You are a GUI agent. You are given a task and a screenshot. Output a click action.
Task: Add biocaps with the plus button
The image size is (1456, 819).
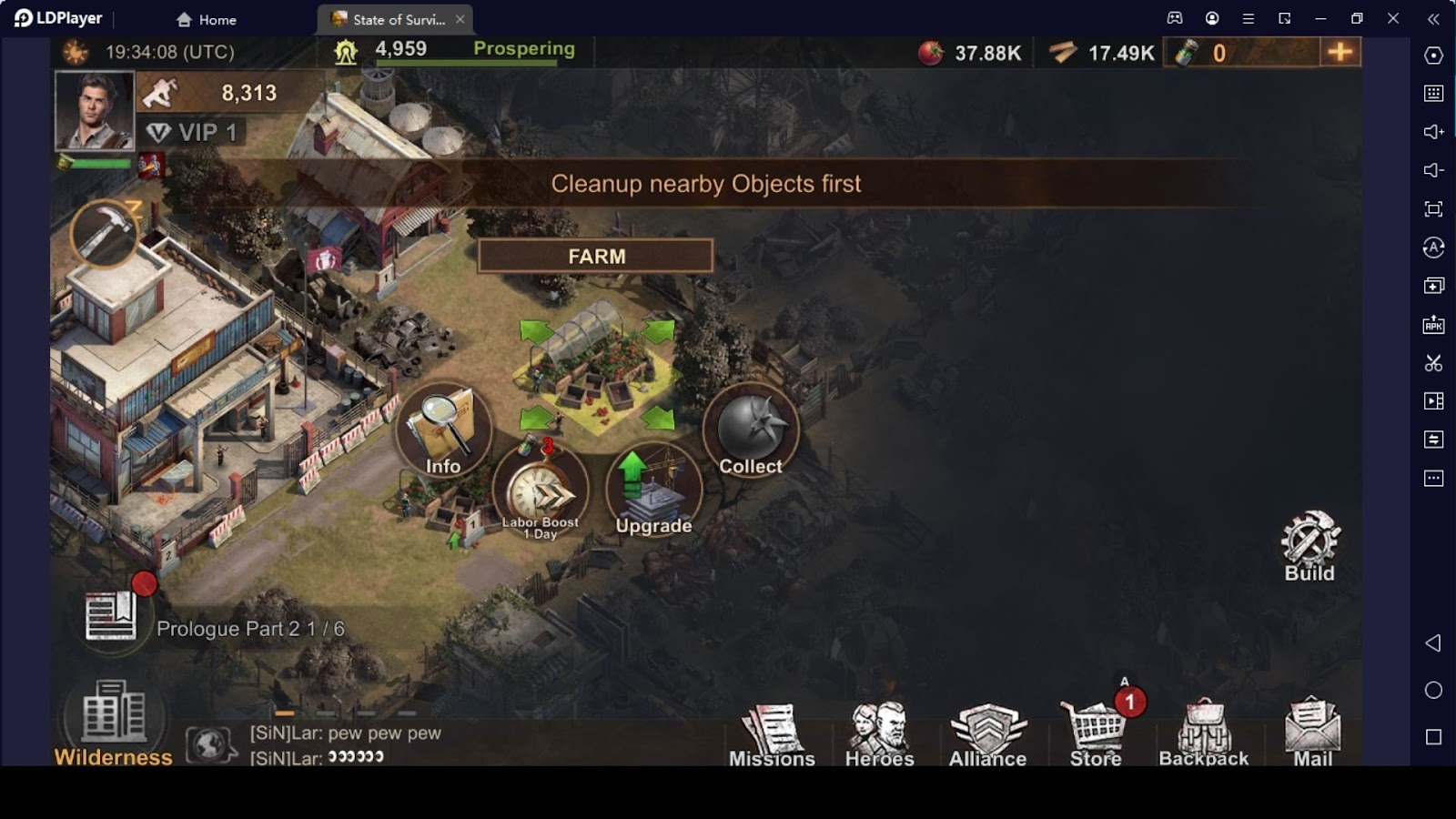coord(1340,52)
